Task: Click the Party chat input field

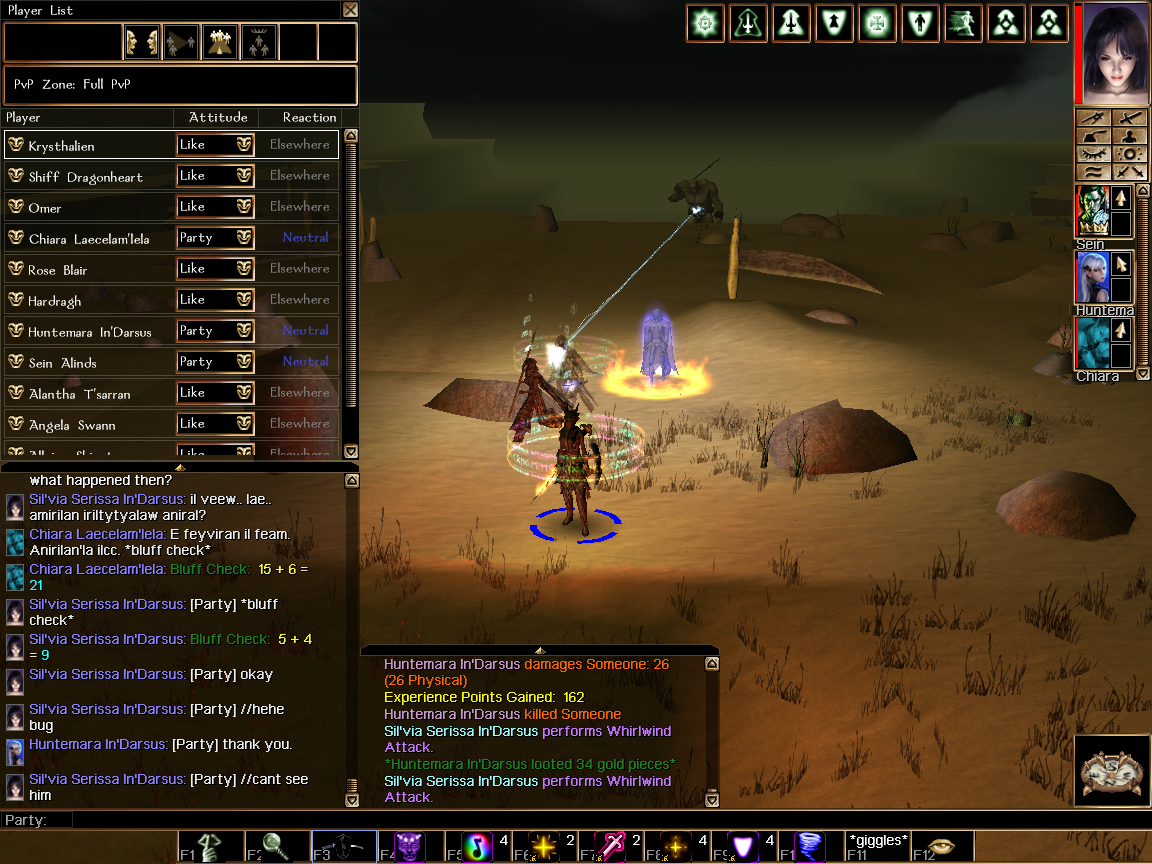Action: click(x=600, y=820)
